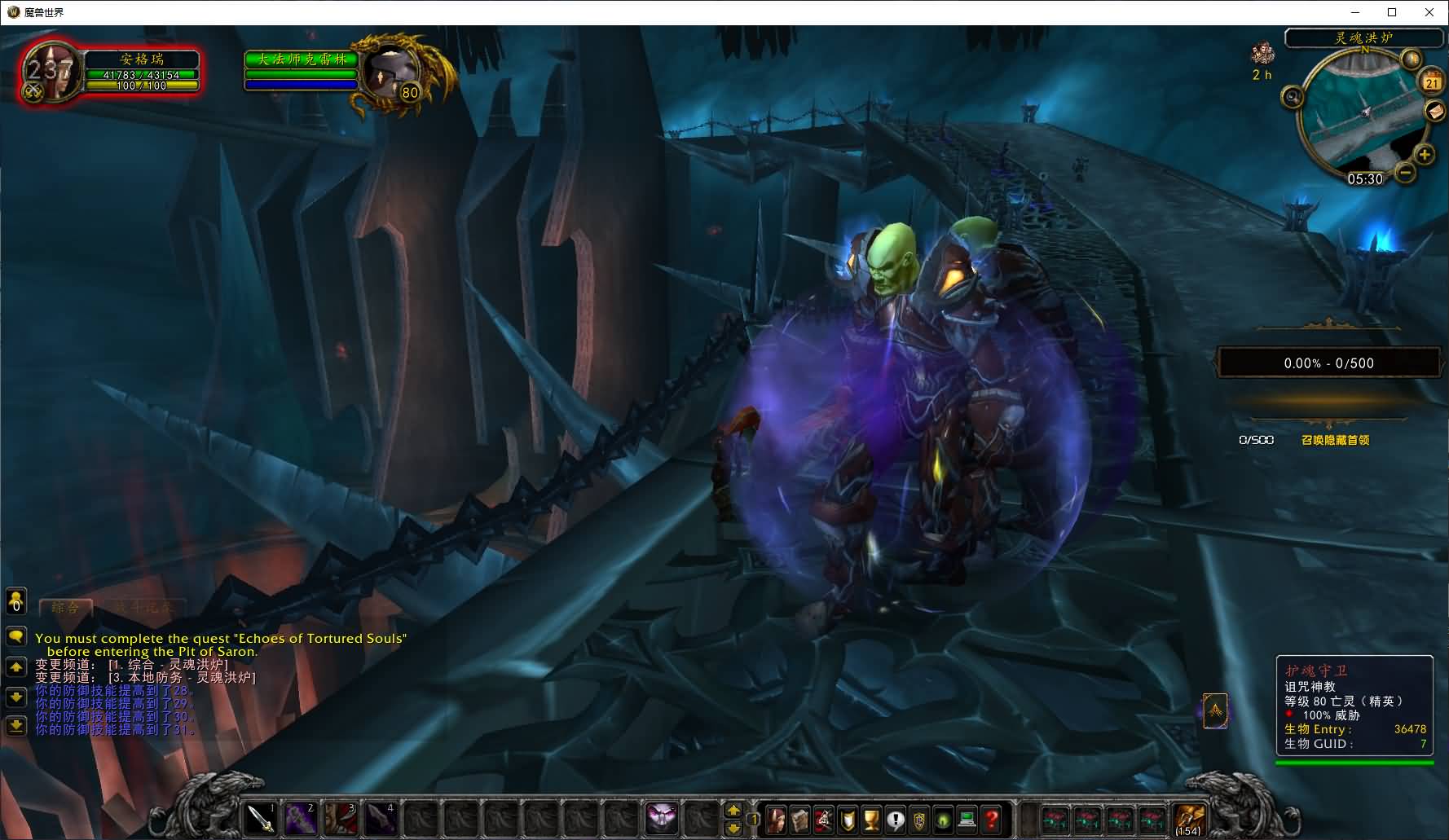Screen dimensions: 1449x840
Task: Click the player portrait of 安格瑞
Action: point(51,72)
